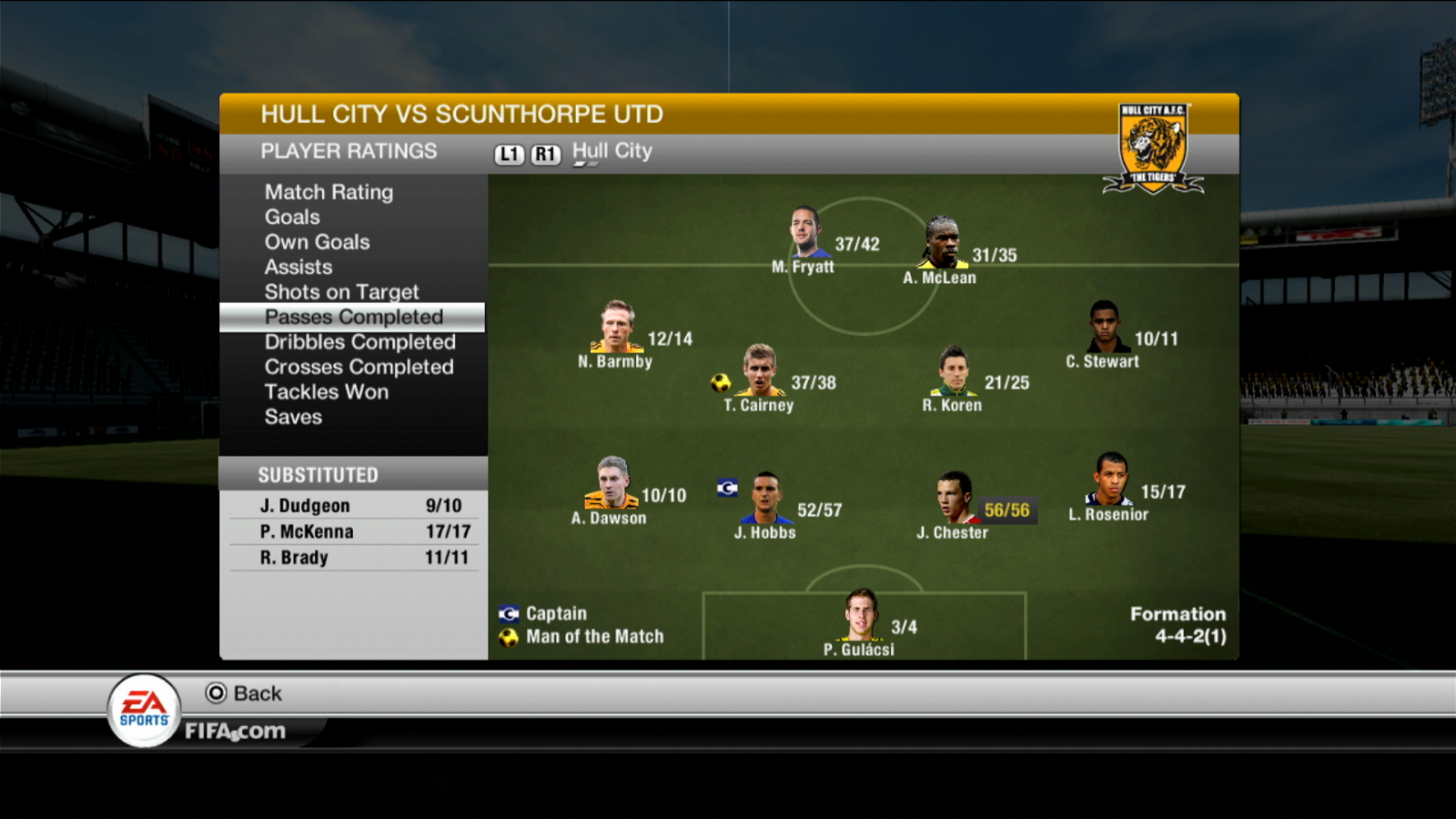Pick C. Stewart's portrait
Screen dimensions: 1456x819
click(1104, 327)
